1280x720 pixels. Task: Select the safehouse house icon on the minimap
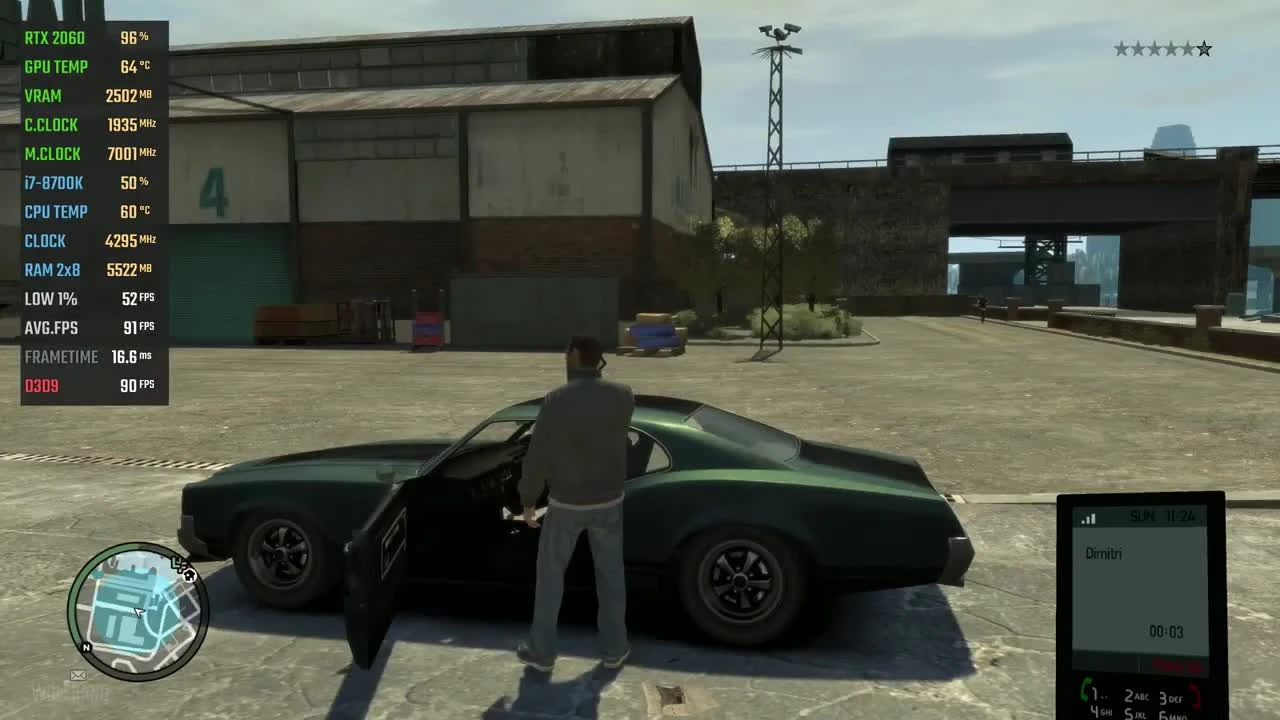coord(190,576)
